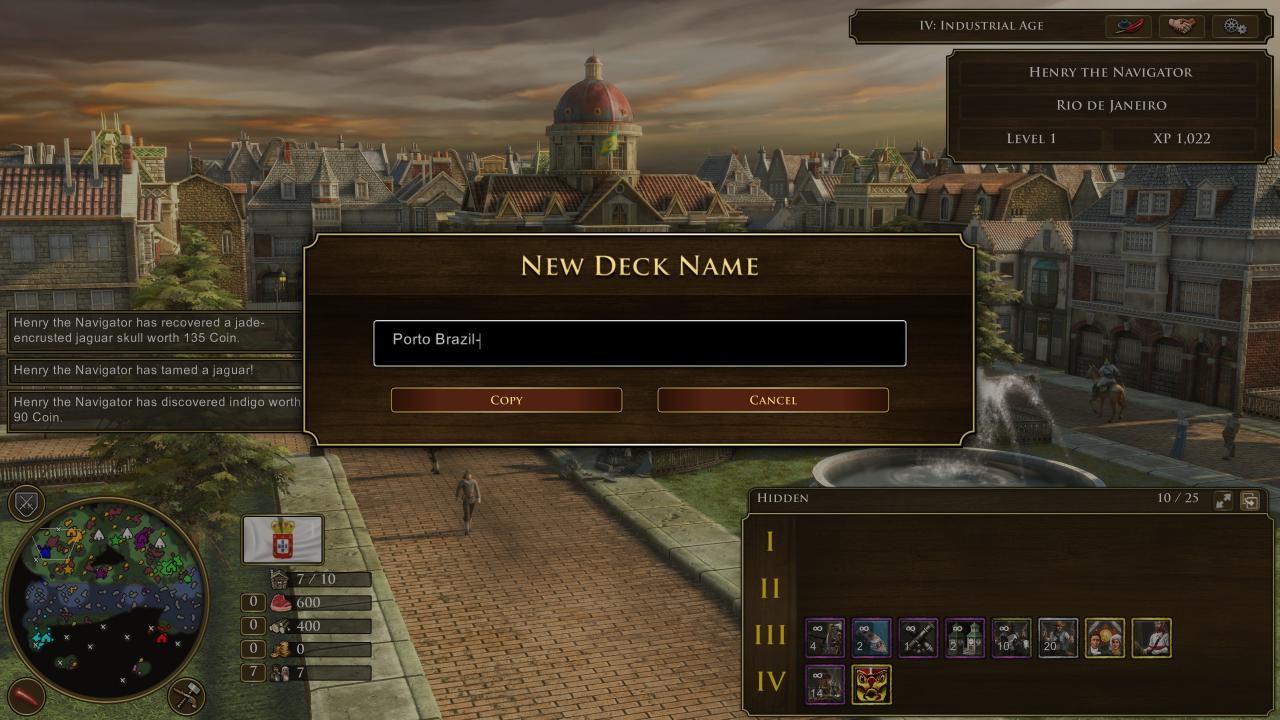Click the minimap

click(x=105, y=598)
